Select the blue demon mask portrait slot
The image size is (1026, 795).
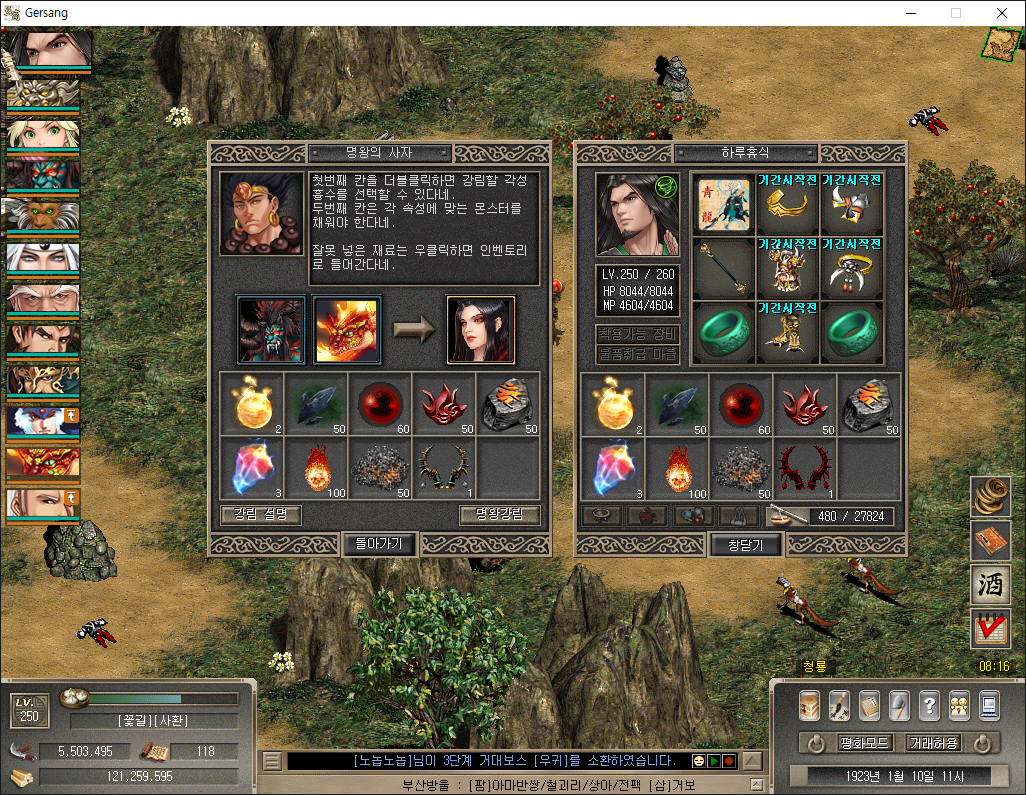tap(270, 329)
